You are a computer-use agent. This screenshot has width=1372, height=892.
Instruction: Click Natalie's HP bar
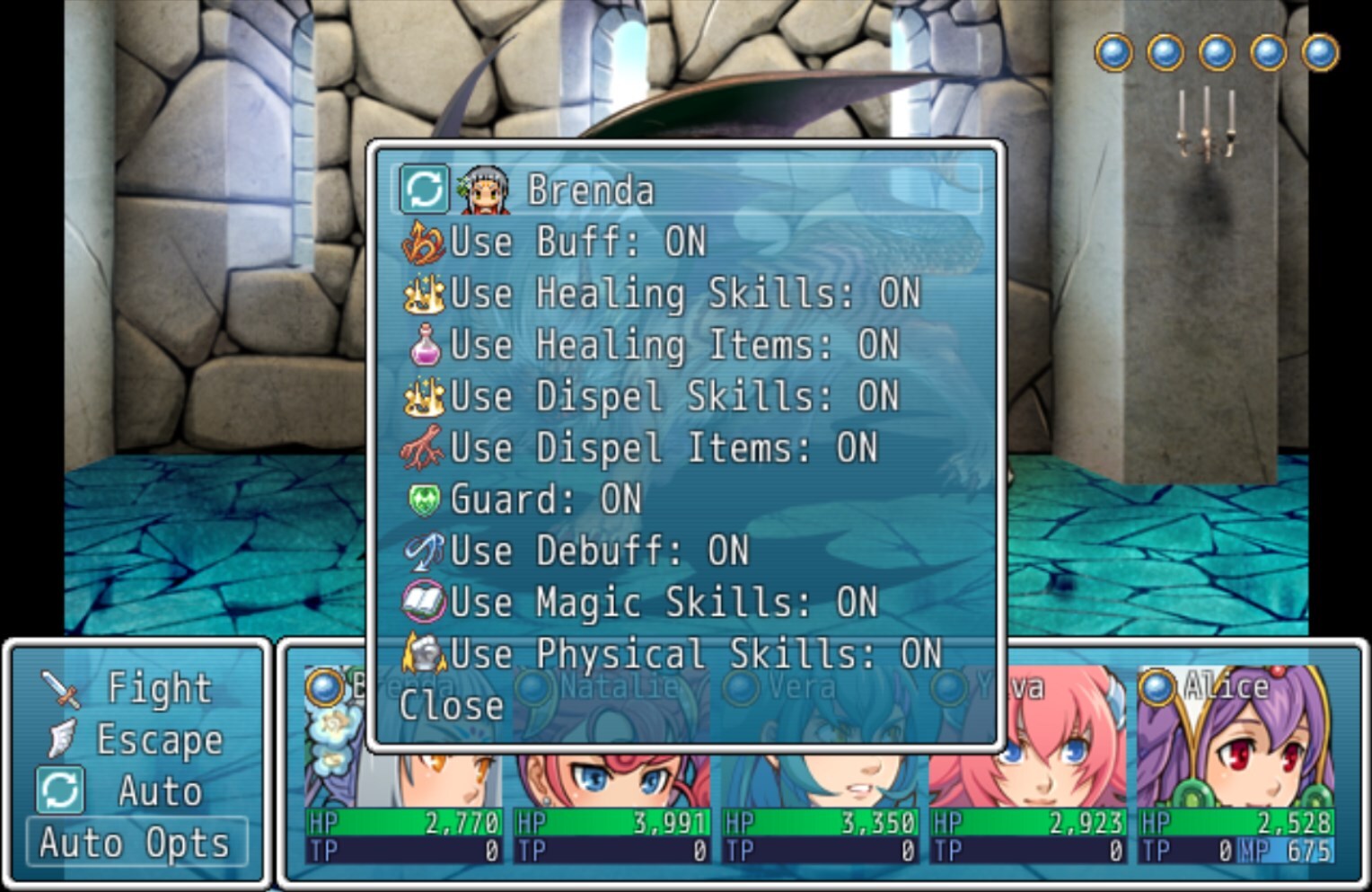pos(611,820)
